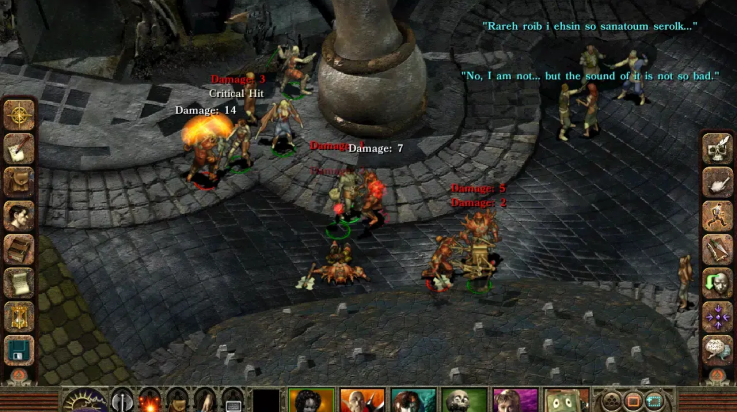The height and width of the screenshot is (412, 737).
Task: Select the Nameless One's portrait
Action: [310, 401]
